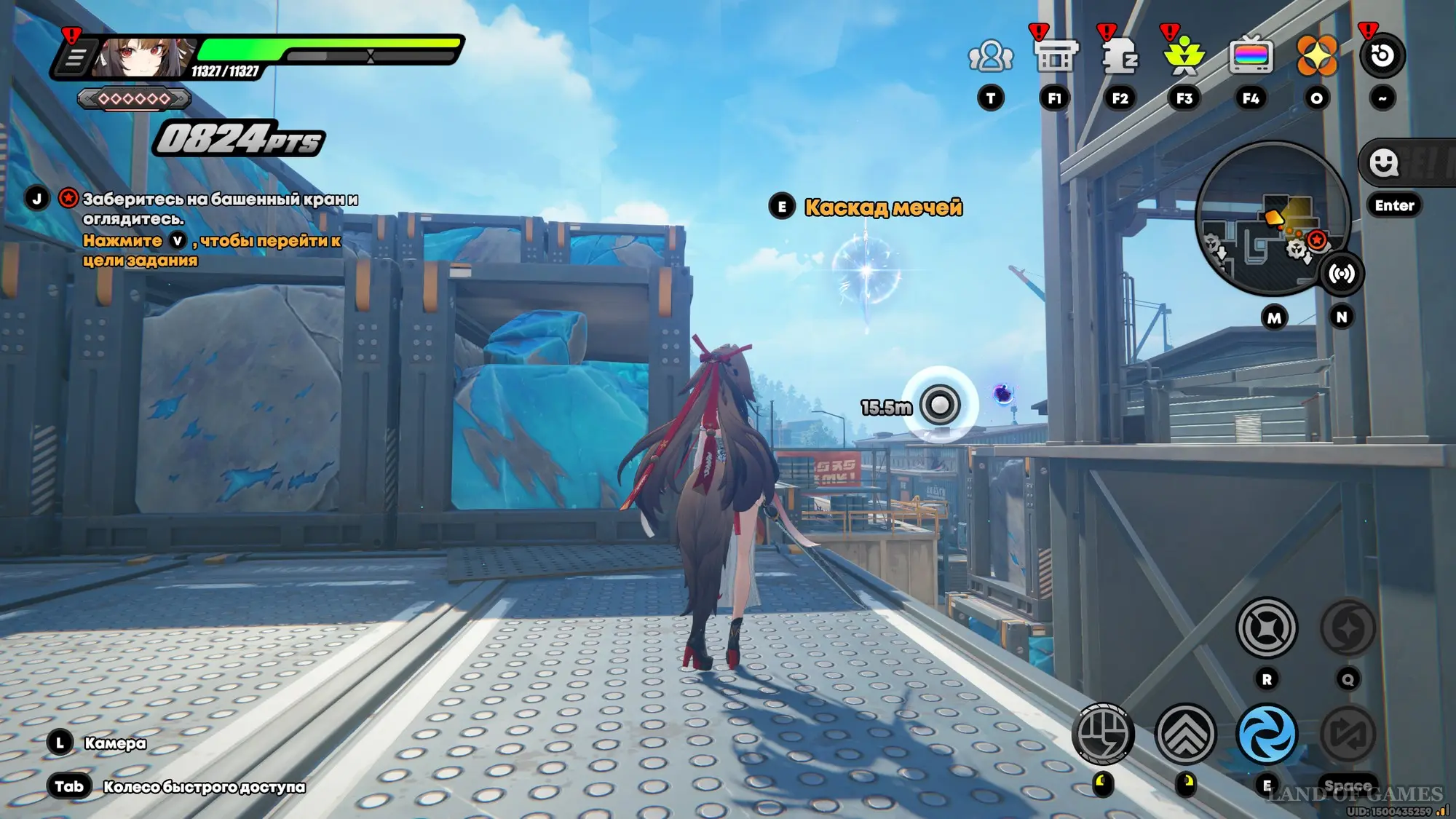Open the orange four-petal flower icon
This screenshot has width=1456, height=819.
pyautogui.click(x=1316, y=56)
